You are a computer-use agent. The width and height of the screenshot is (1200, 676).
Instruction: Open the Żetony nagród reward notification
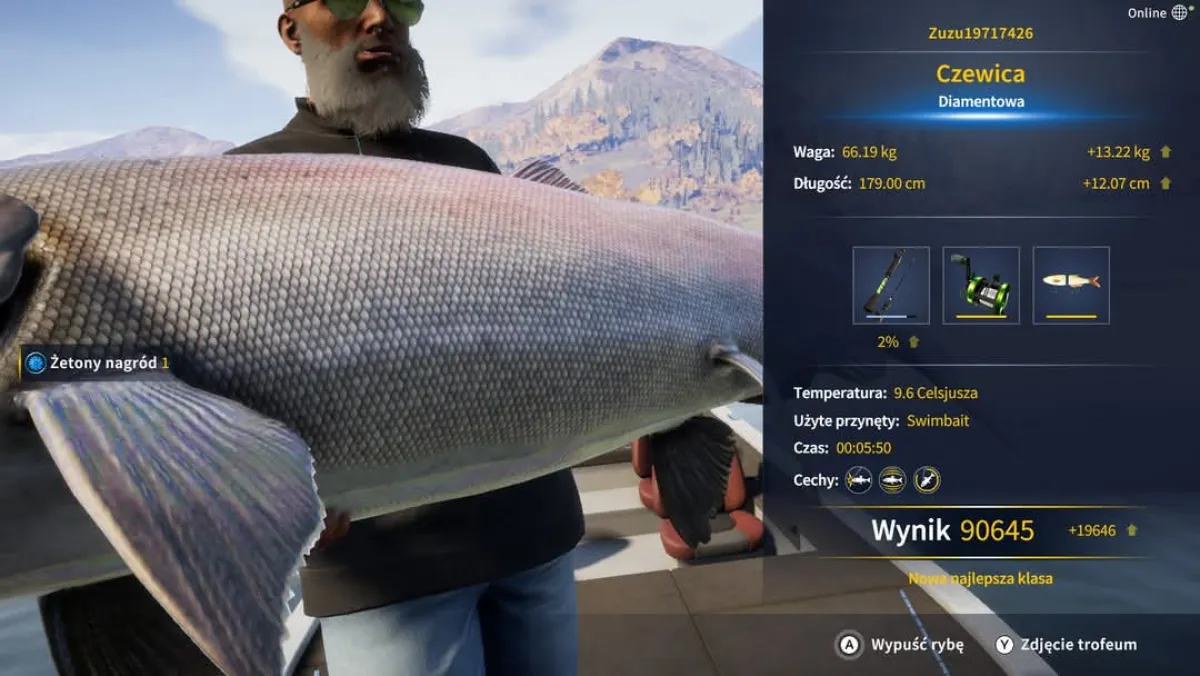[x=96, y=363]
